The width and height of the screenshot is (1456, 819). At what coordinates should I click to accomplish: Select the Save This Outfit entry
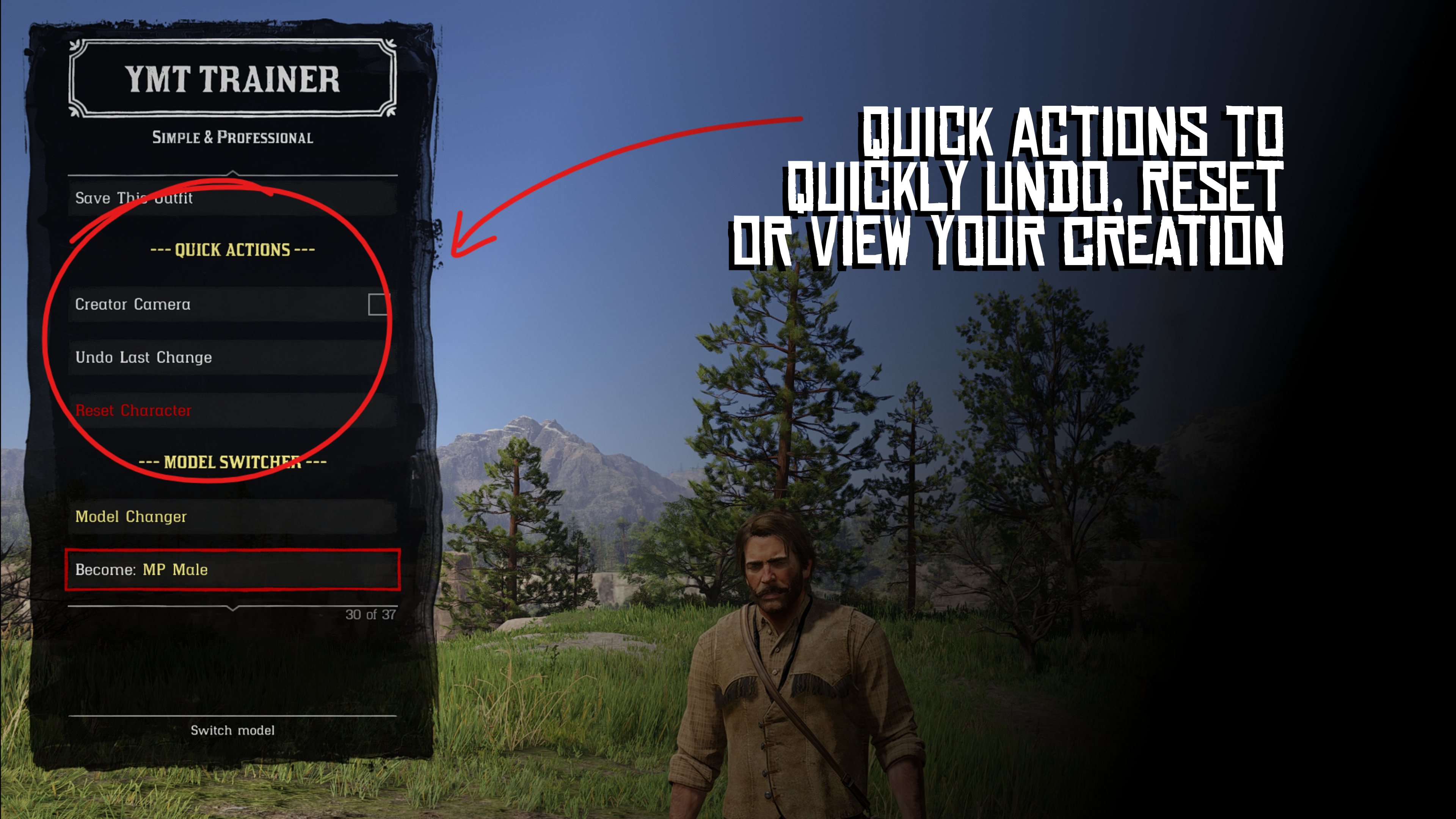pyautogui.click(x=232, y=198)
